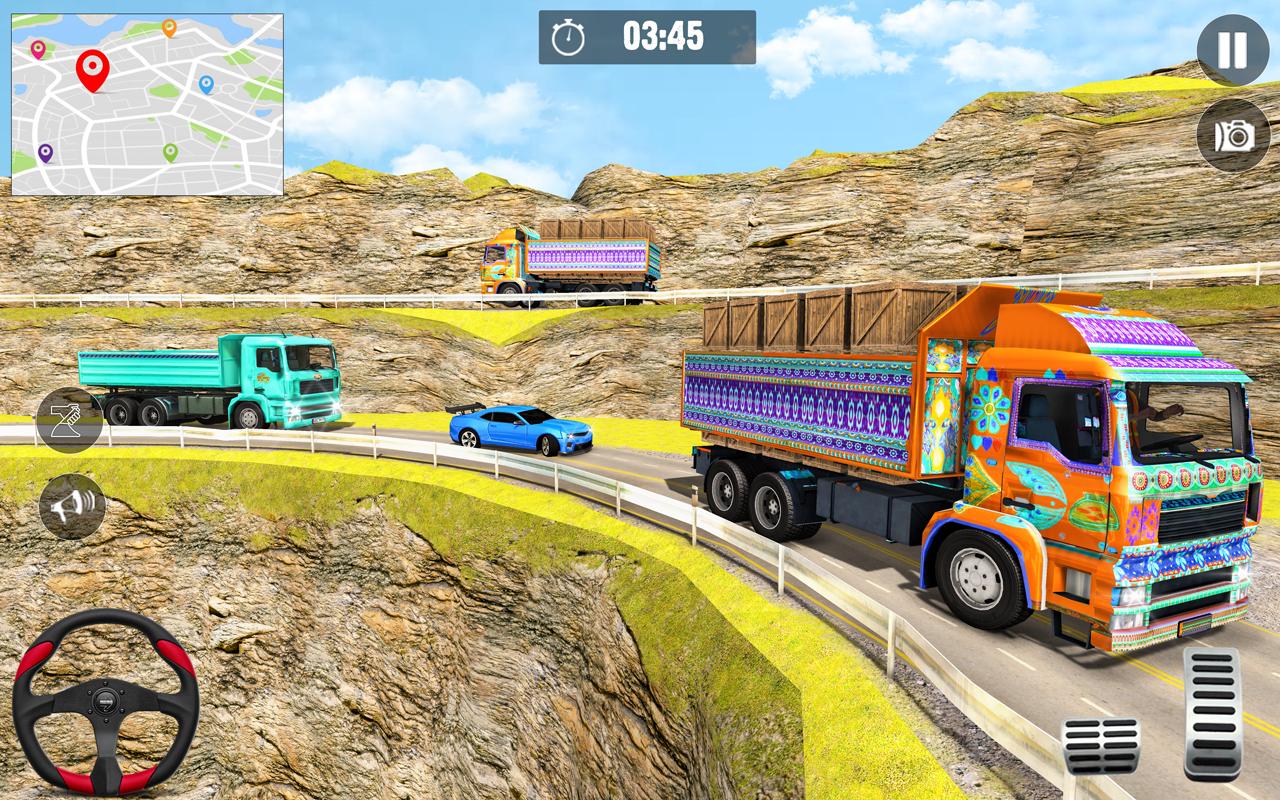Image resolution: width=1280 pixels, height=800 pixels.
Task: Open the minimap
Action: pyautogui.click(x=147, y=104)
